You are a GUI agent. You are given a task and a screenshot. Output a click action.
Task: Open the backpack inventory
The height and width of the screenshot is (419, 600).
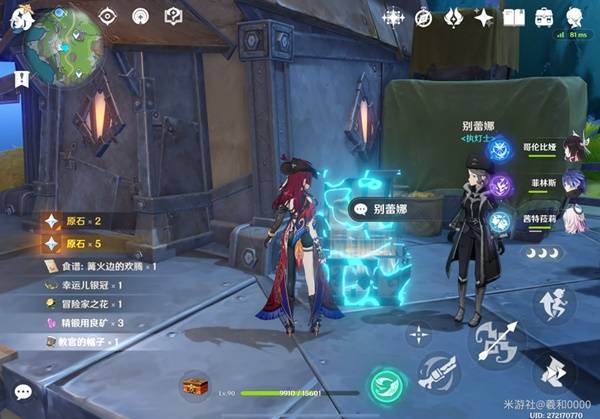544,17
